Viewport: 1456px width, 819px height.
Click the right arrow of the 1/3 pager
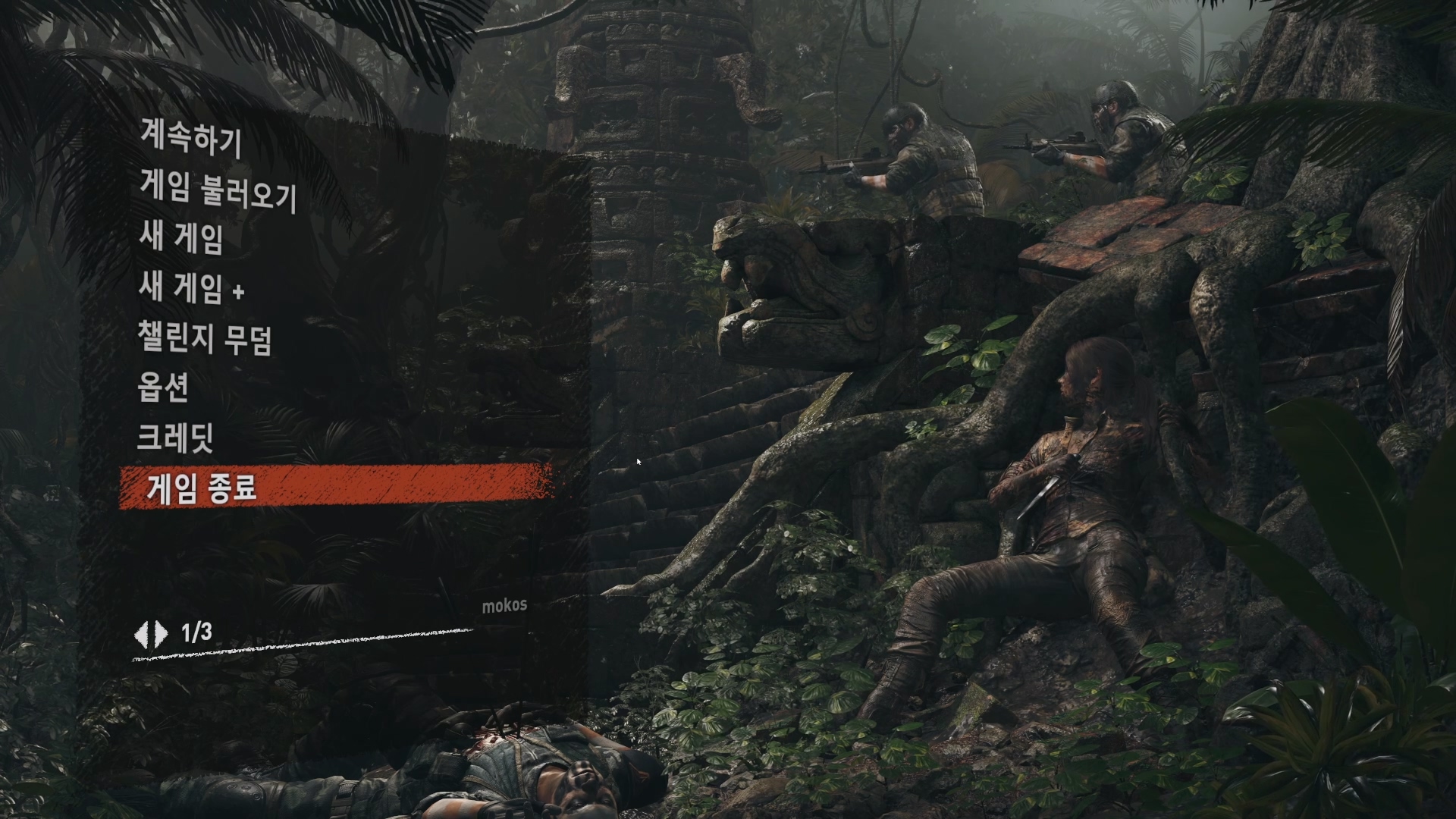161,633
